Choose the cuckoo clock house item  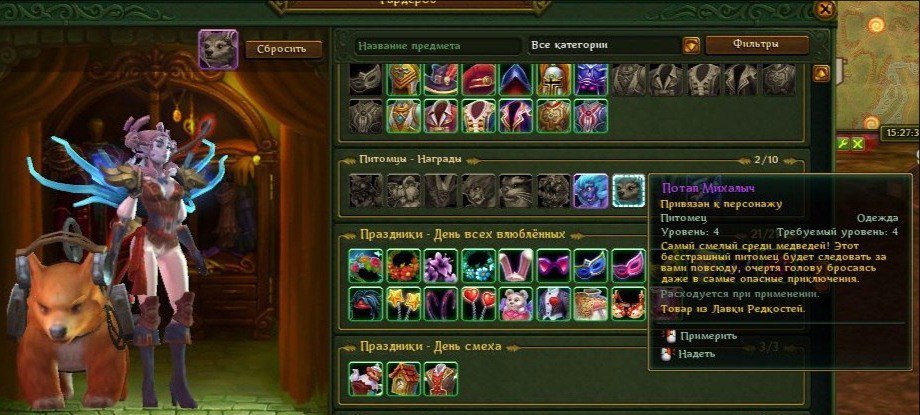click(x=402, y=379)
